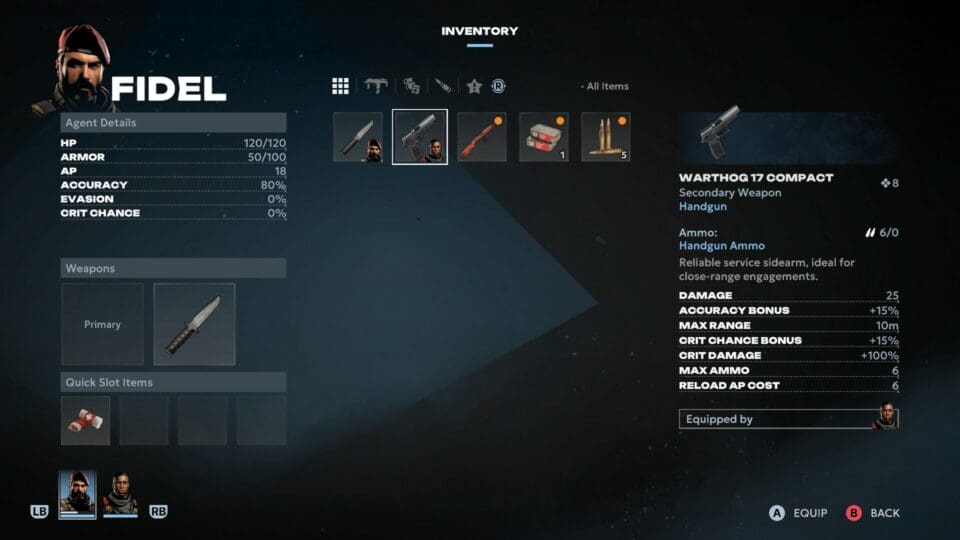
Task: Click the empty Primary weapon slot
Action: click(102, 324)
